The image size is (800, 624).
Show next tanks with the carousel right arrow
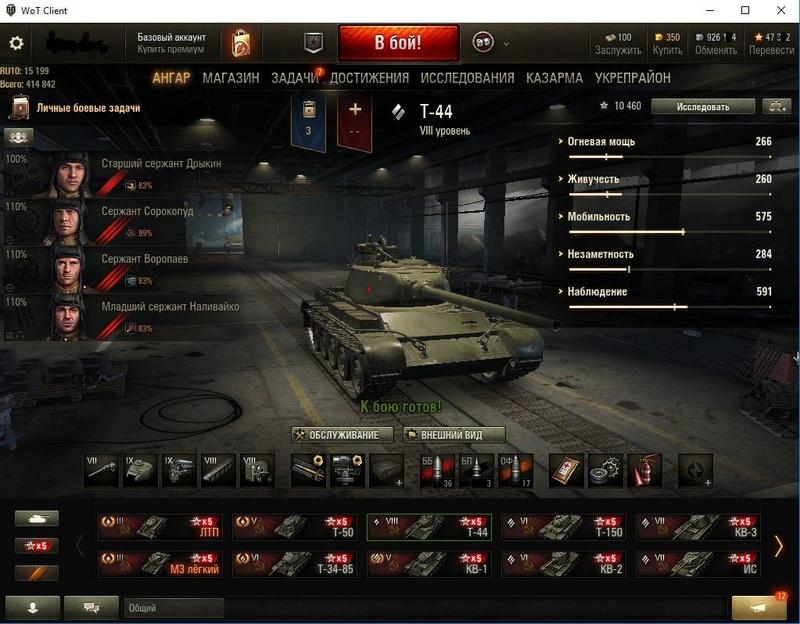pyautogui.click(x=779, y=545)
